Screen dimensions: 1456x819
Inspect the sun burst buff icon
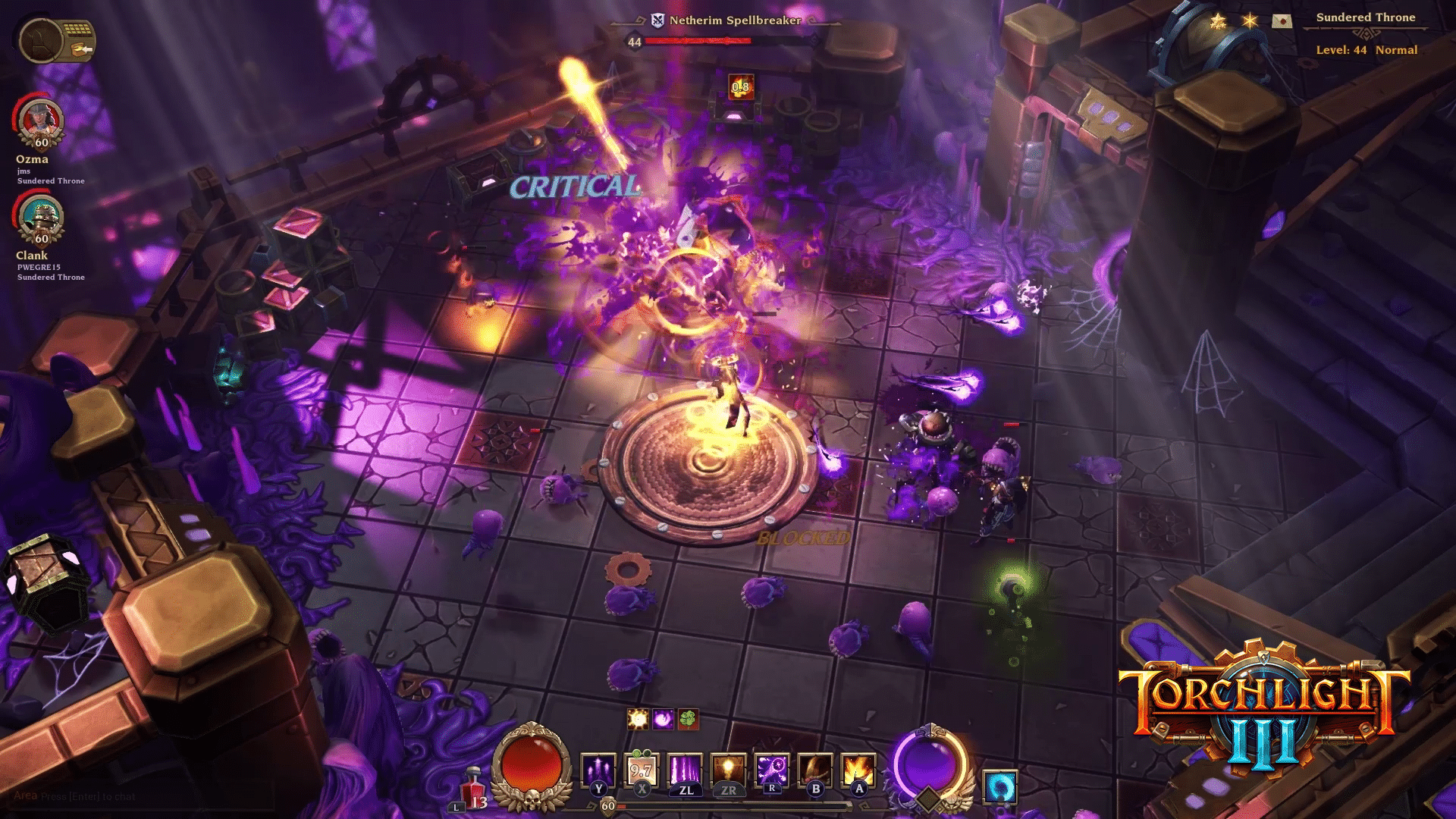[638, 719]
